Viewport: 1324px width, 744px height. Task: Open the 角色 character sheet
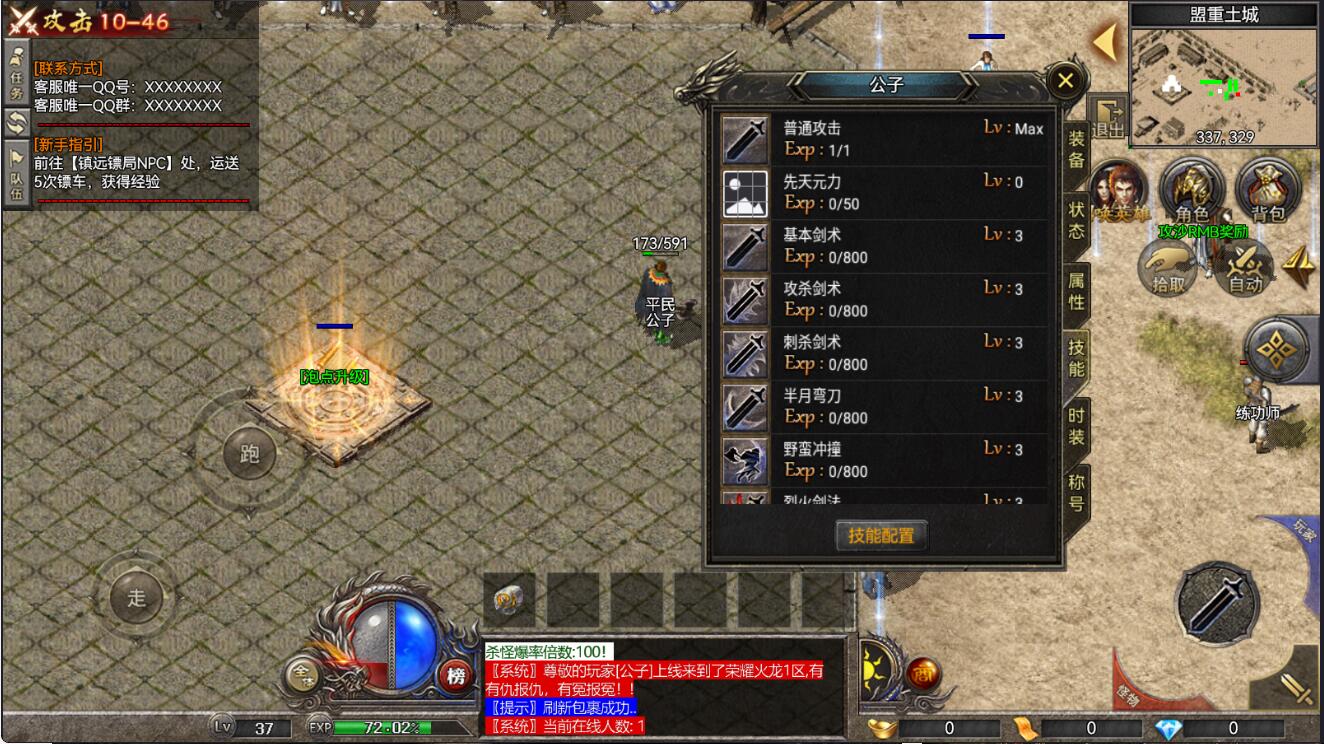click(1192, 190)
